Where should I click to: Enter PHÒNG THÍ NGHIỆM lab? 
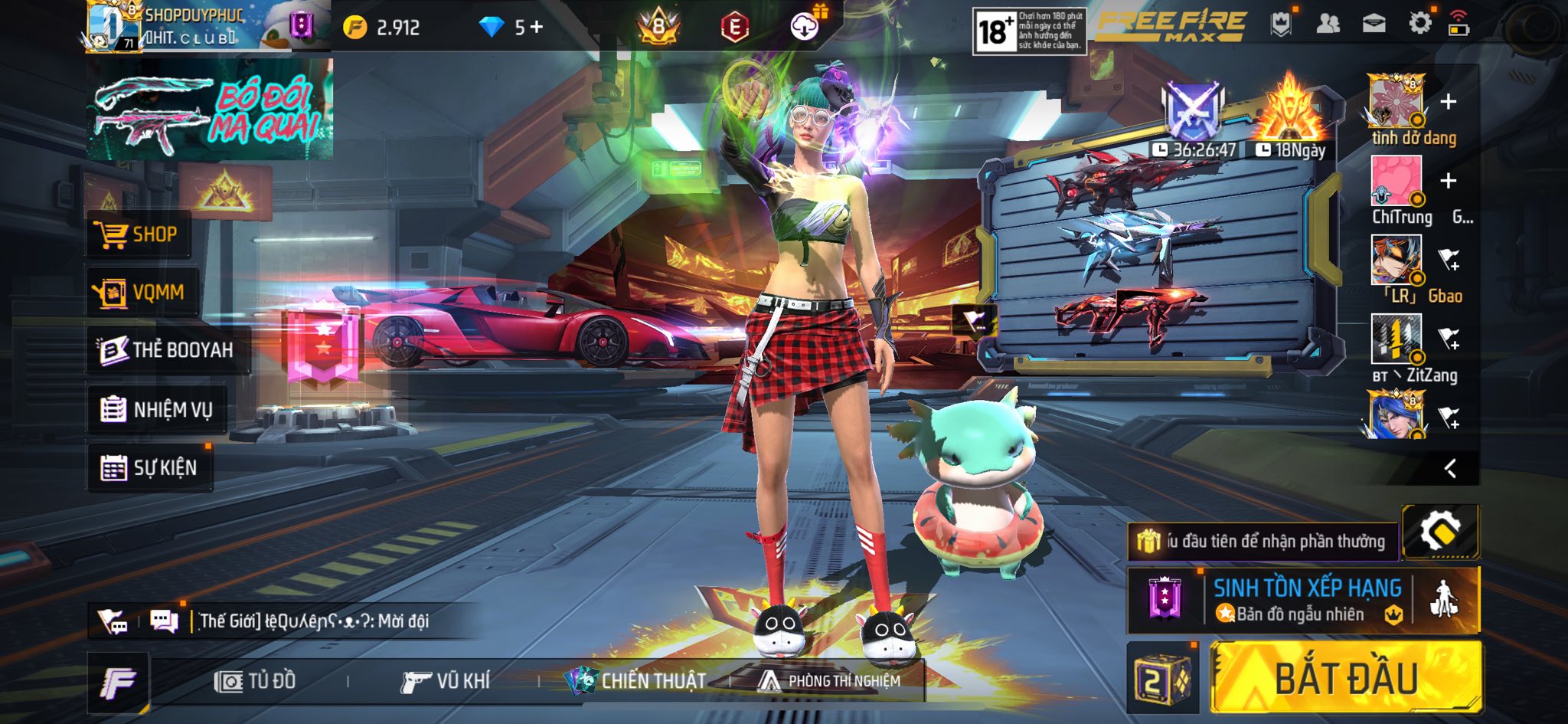tap(829, 680)
